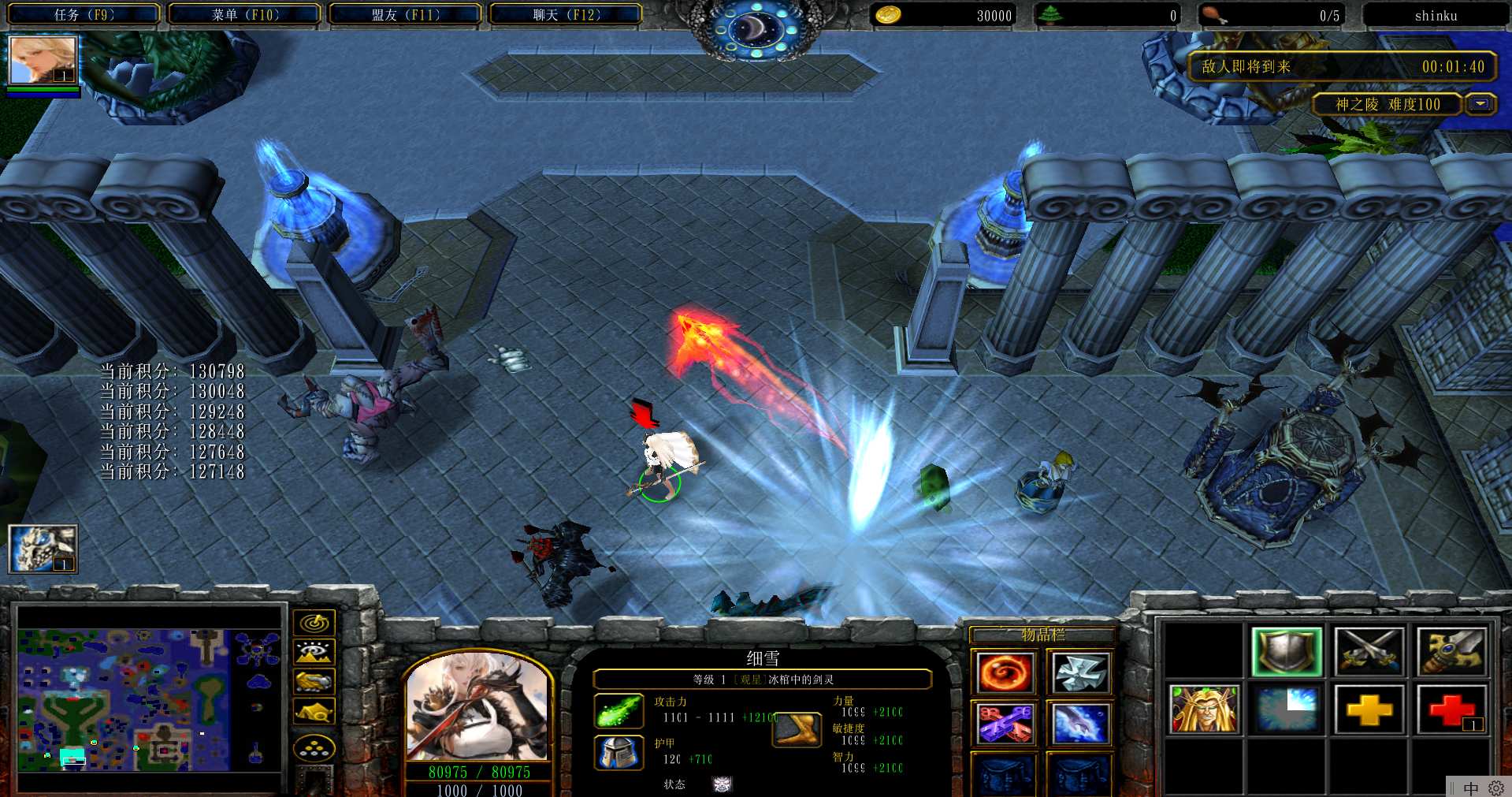Select the silver shield command
1512x797 pixels.
tap(1286, 652)
